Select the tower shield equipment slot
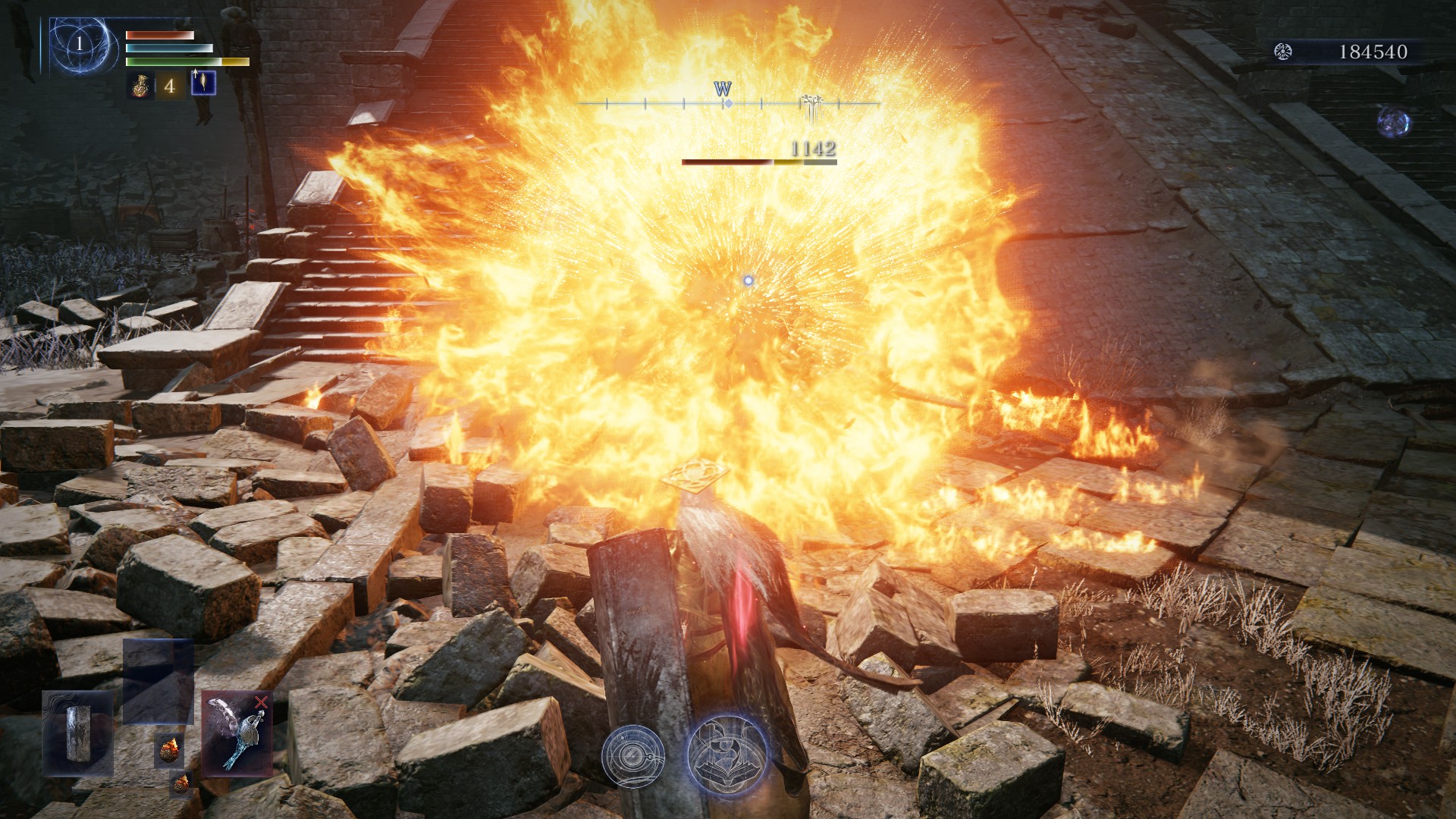Image resolution: width=1456 pixels, height=819 pixels. click(77, 733)
